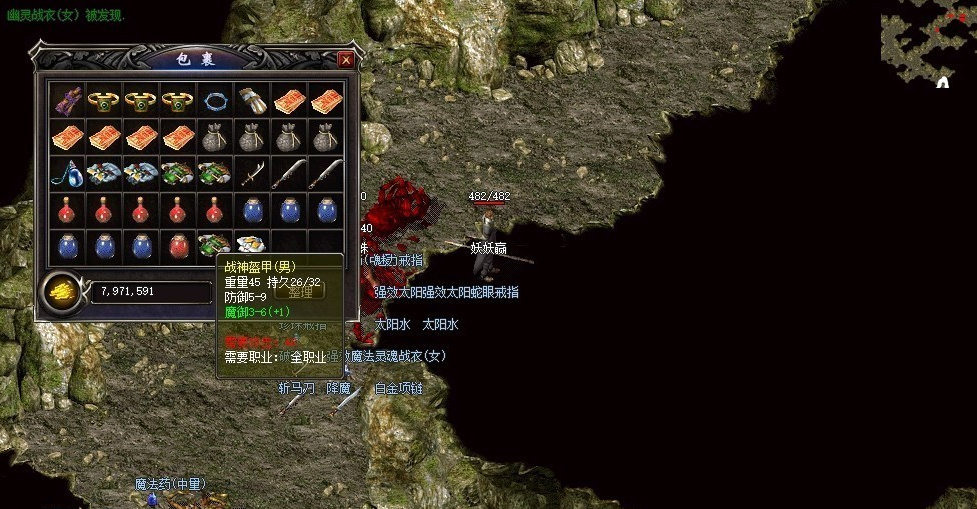Viewport: 977px width, 509px height.
Task: Select the white armor in the bottom row
Action: tap(252, 246)
